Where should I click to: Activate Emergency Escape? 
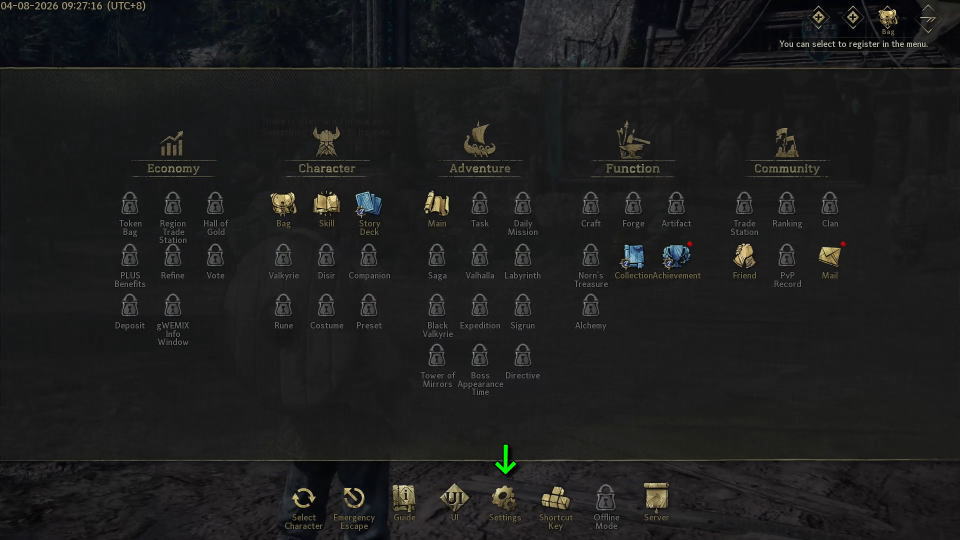354,499
